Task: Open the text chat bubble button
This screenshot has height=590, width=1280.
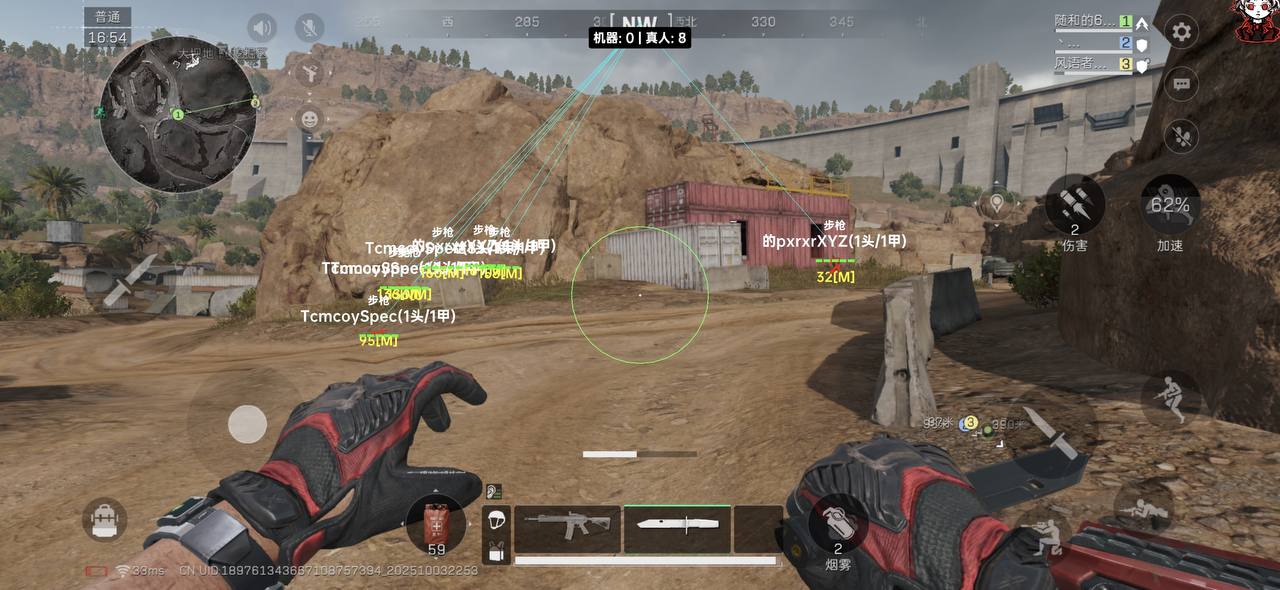Action: click(1182, 84)
